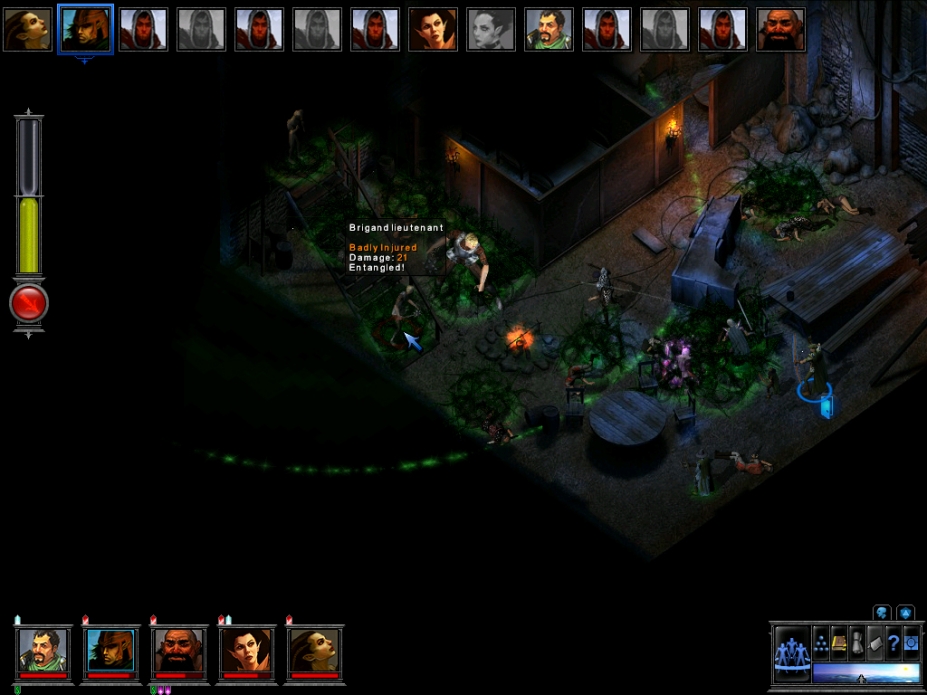
Task: Open the gray tag icon button
Action: pos(875,645)
